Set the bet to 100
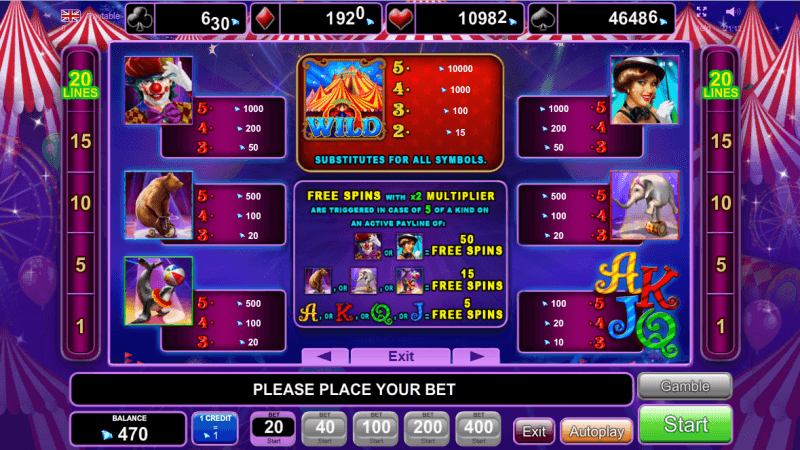 click(x=374, y=428)
